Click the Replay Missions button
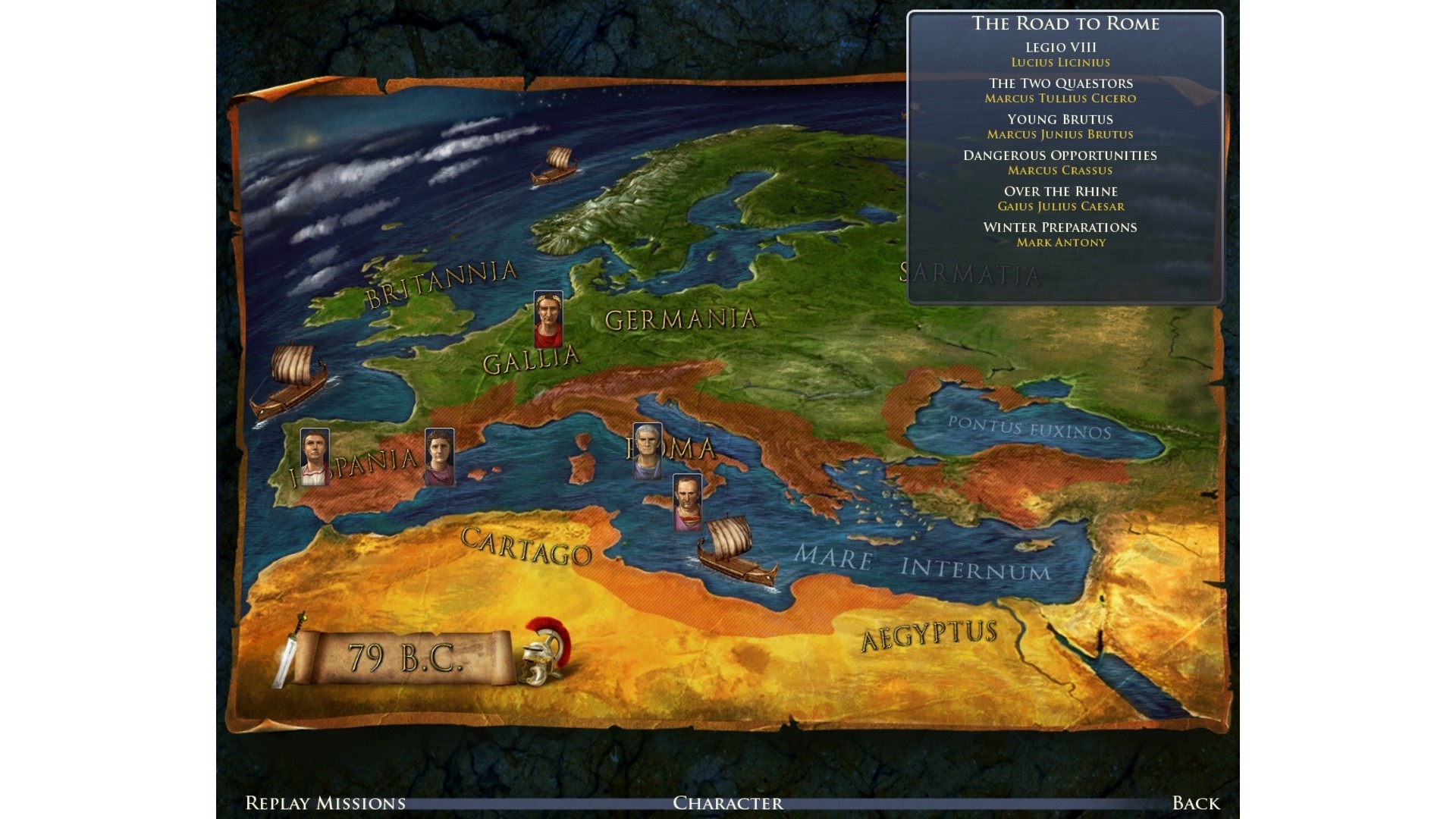 (325, 803)
